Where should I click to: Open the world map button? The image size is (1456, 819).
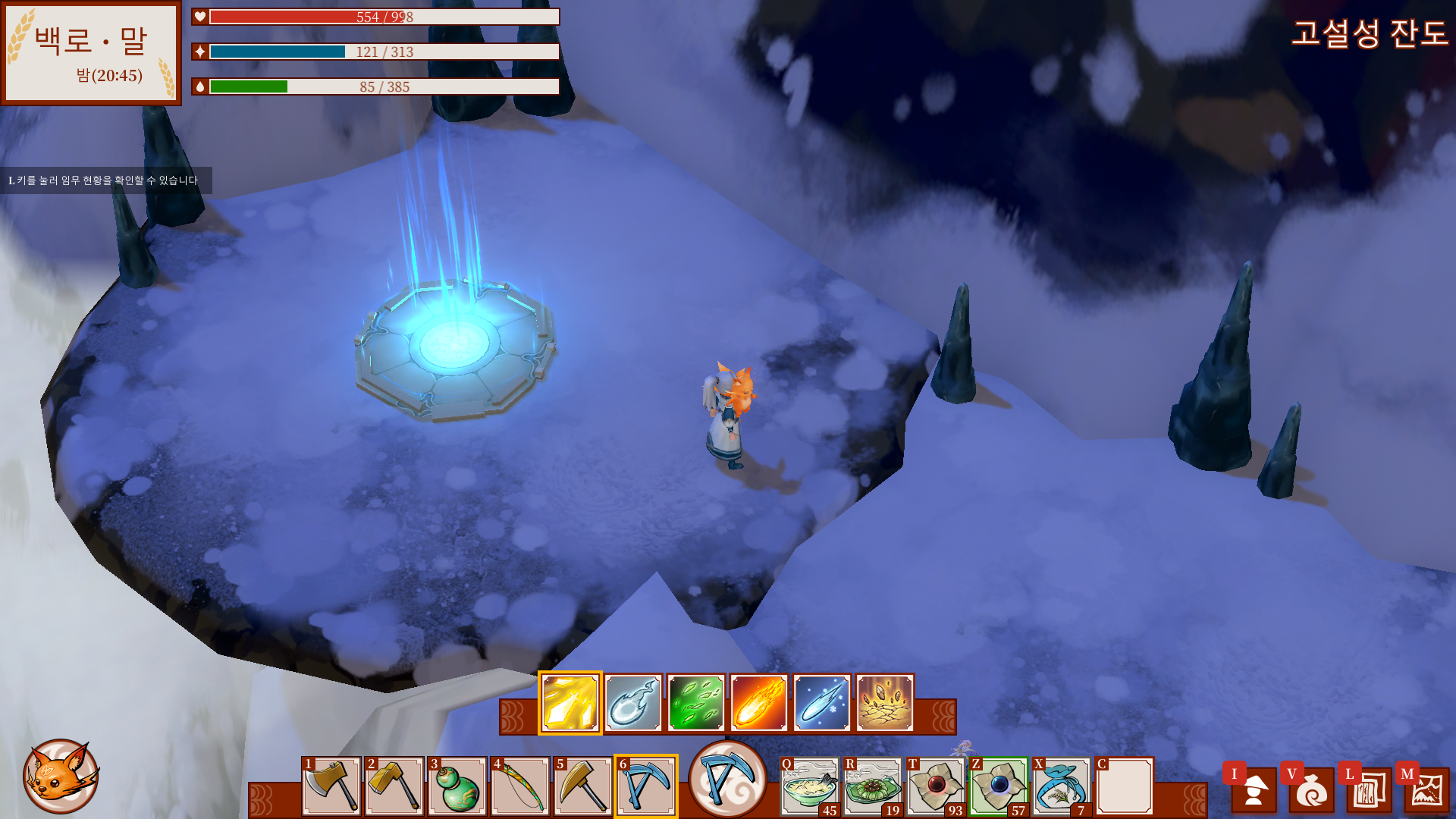[x=1426, y=789]
